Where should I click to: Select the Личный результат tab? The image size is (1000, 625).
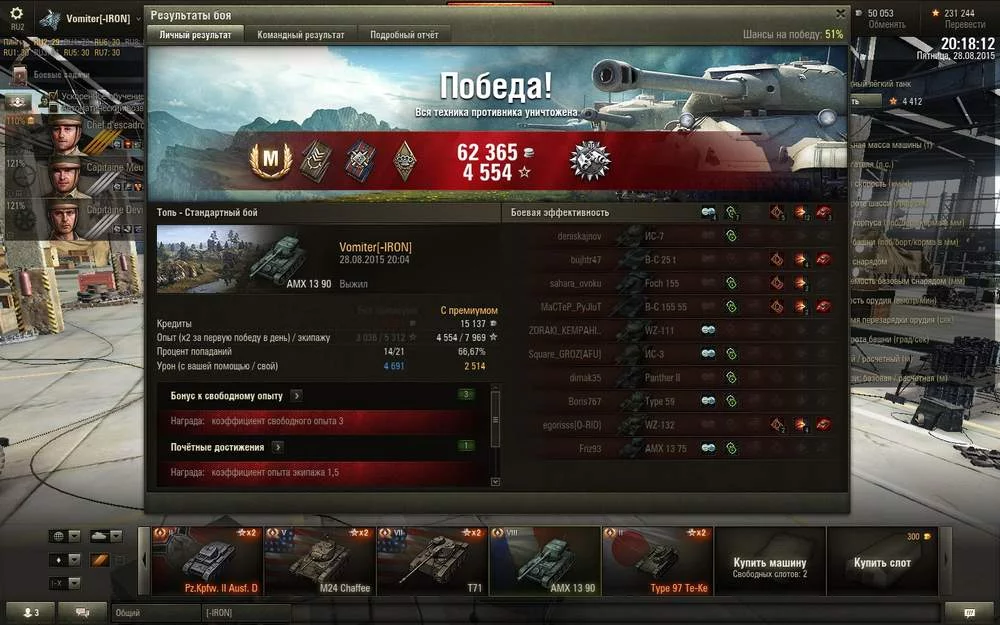click(196, 35)
